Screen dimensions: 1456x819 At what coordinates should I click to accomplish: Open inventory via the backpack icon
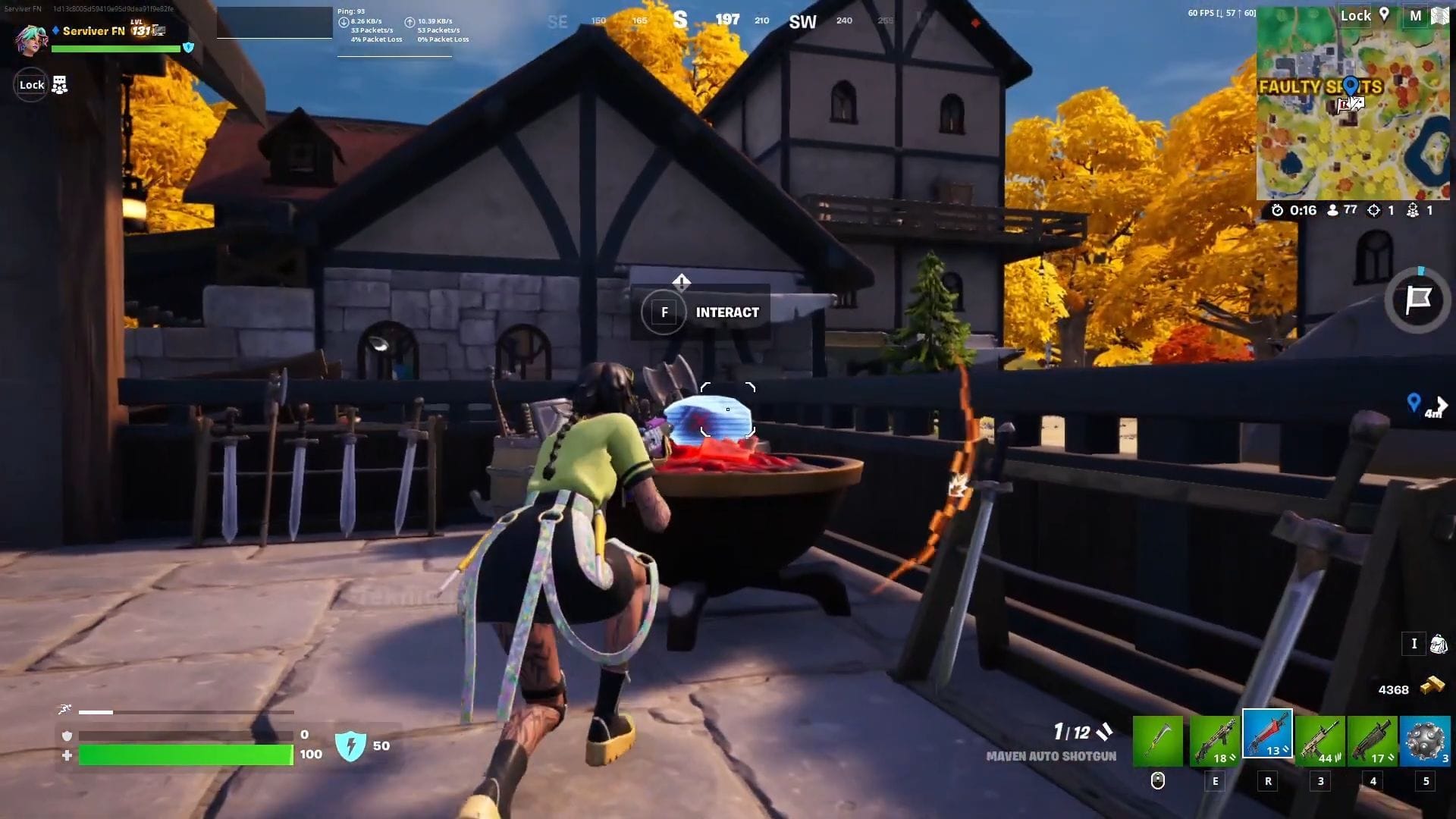pos(1437,643)
